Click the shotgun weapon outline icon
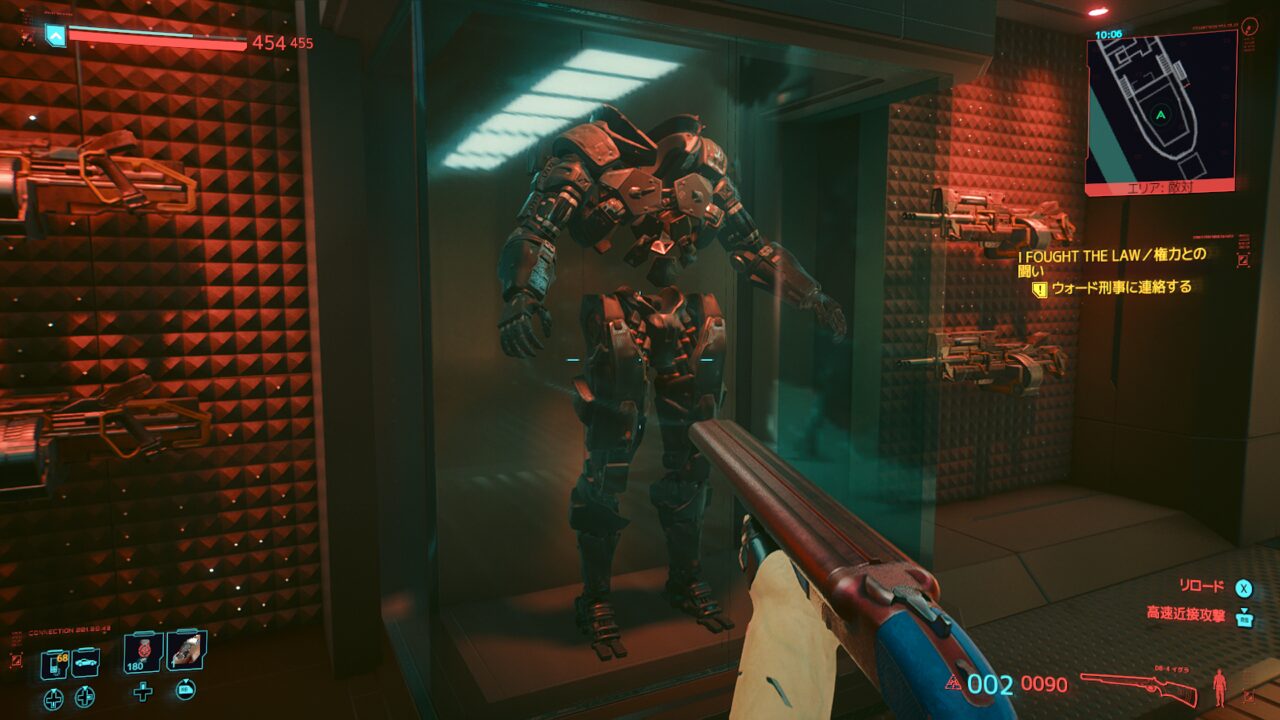1280x720 pixels. 1139,687
